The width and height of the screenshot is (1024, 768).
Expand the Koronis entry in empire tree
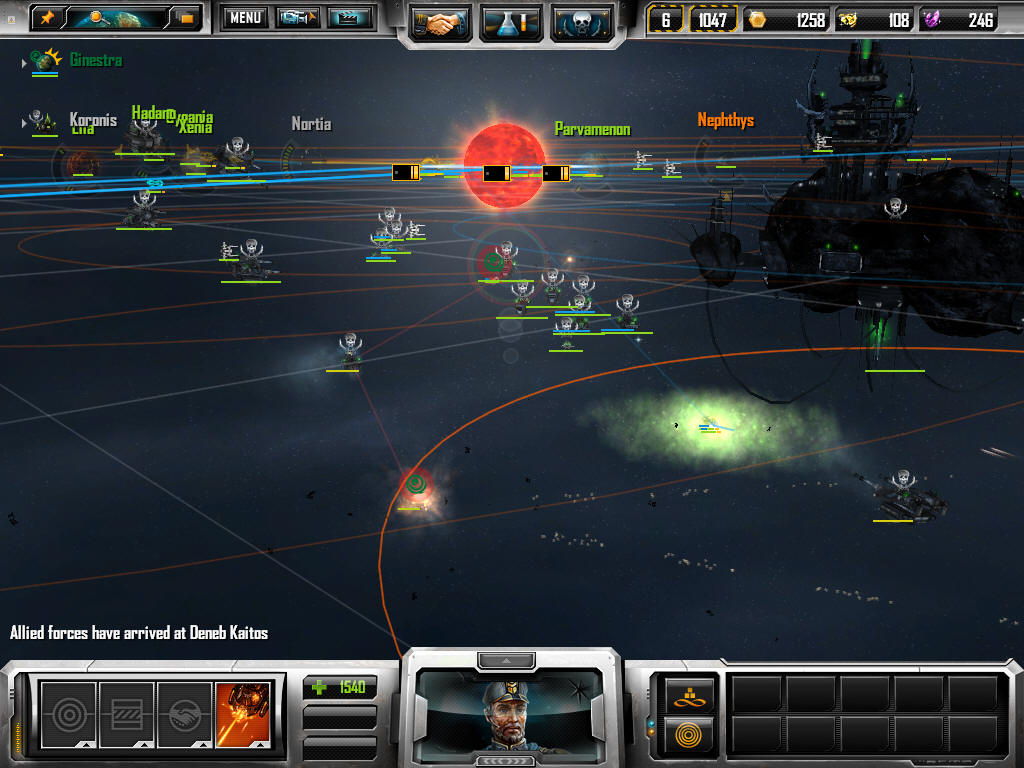point(24,123)
